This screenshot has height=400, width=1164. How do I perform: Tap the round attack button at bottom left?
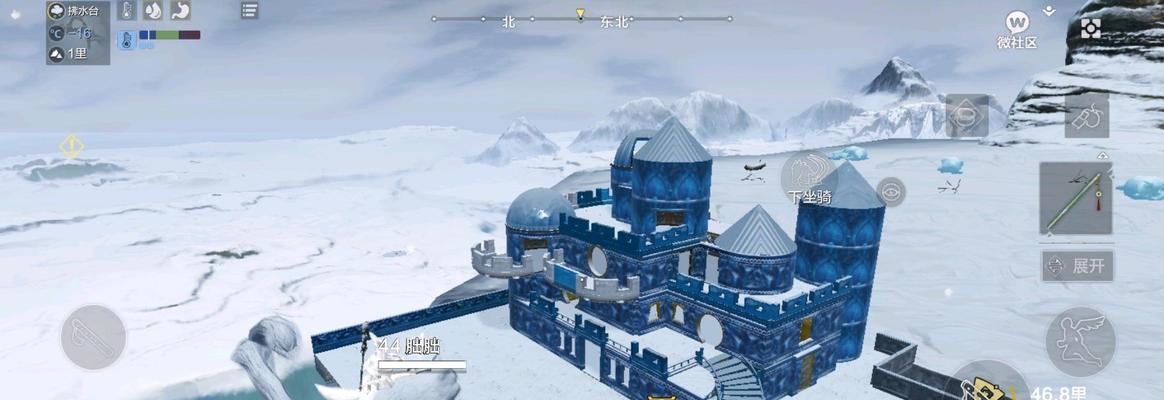click(x=93, y=337)
